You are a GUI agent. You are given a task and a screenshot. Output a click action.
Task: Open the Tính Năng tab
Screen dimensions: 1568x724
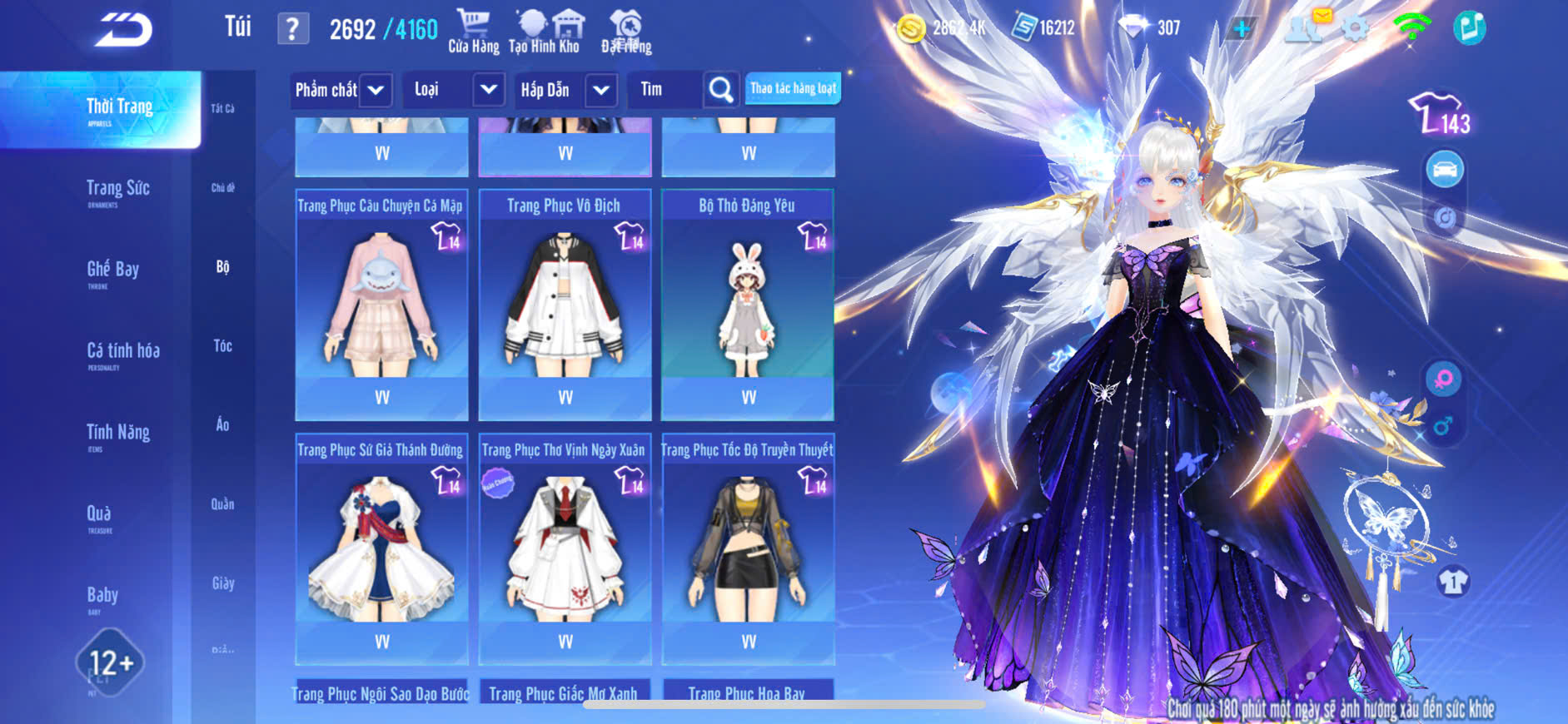coord(117,434)
